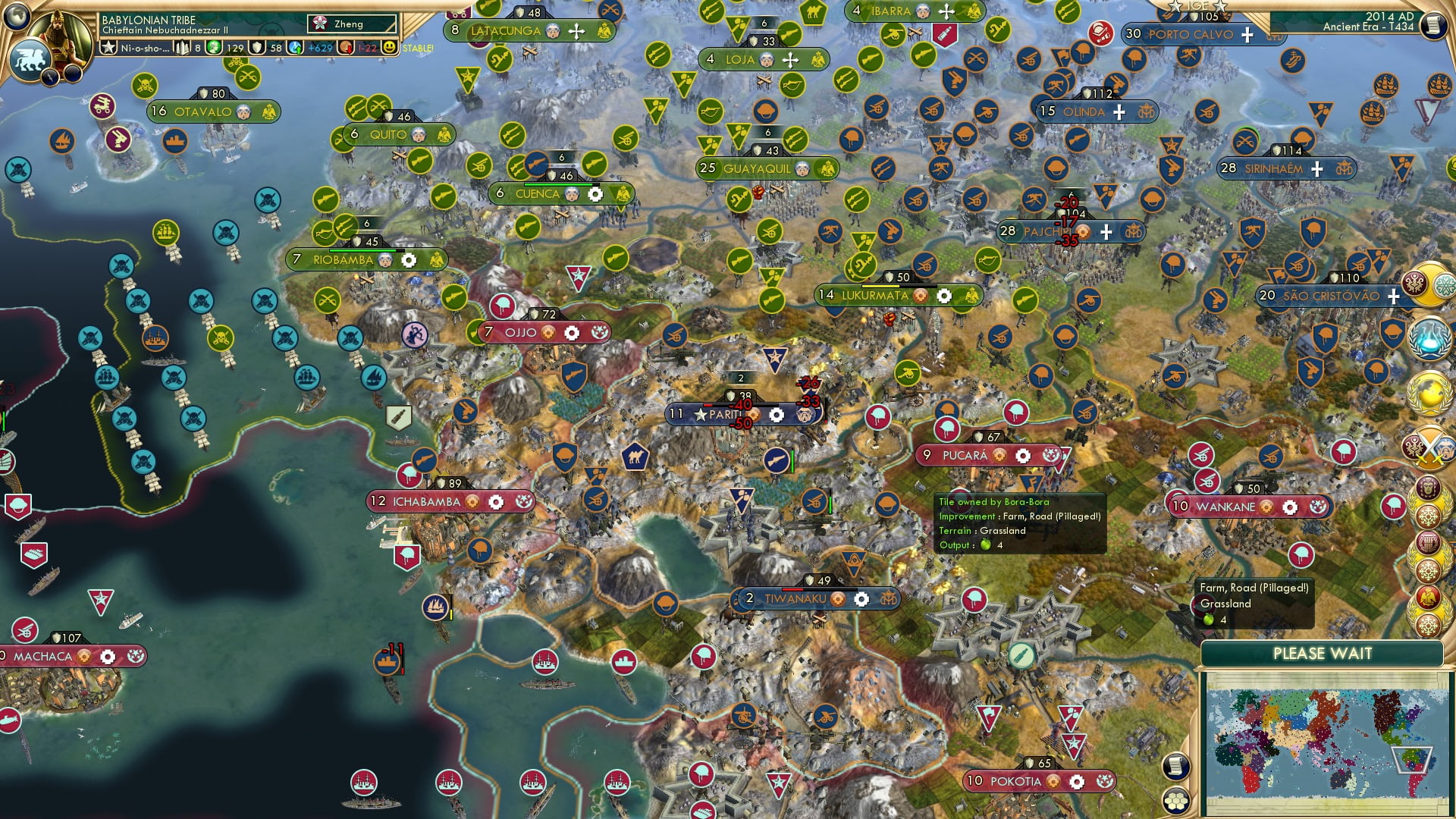Click the happiness smiley icon near STABLE
This screenshot has height=819, width=1456.
pos(388,48)
